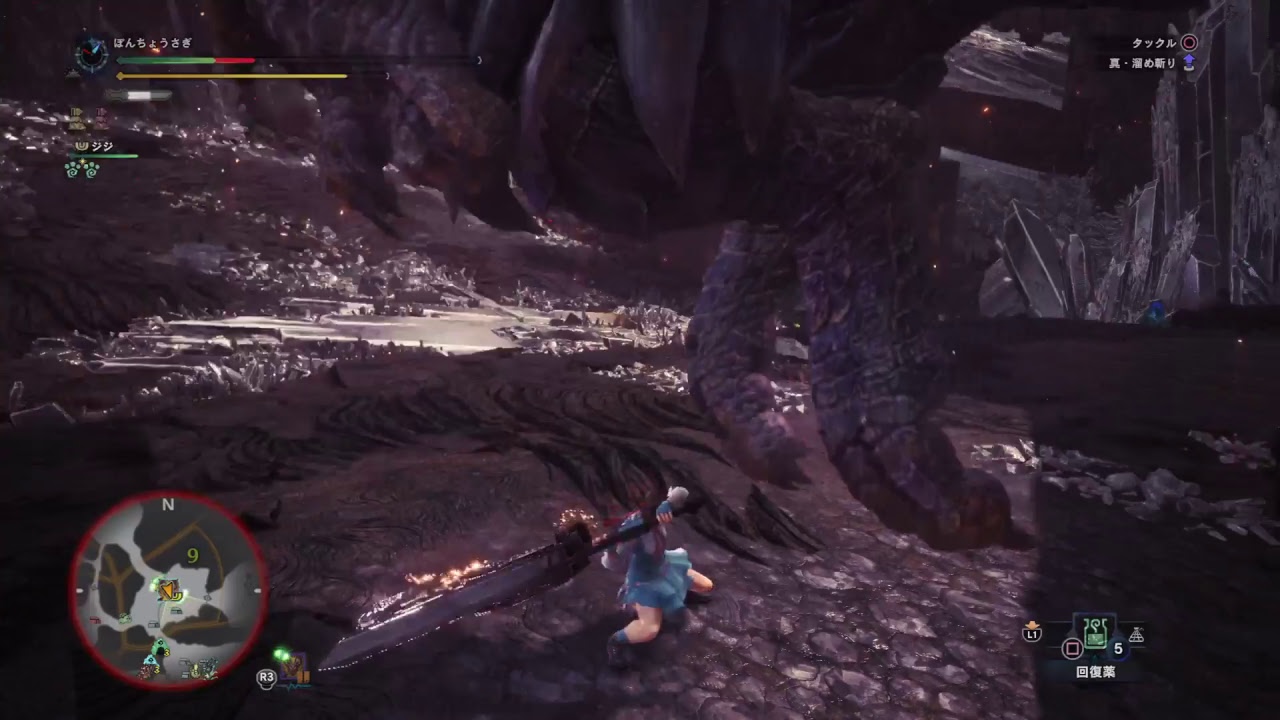Expand the item bar via the orange down arrow
The height and width of the screenshot is (720, 1280).
point(1032,624)
